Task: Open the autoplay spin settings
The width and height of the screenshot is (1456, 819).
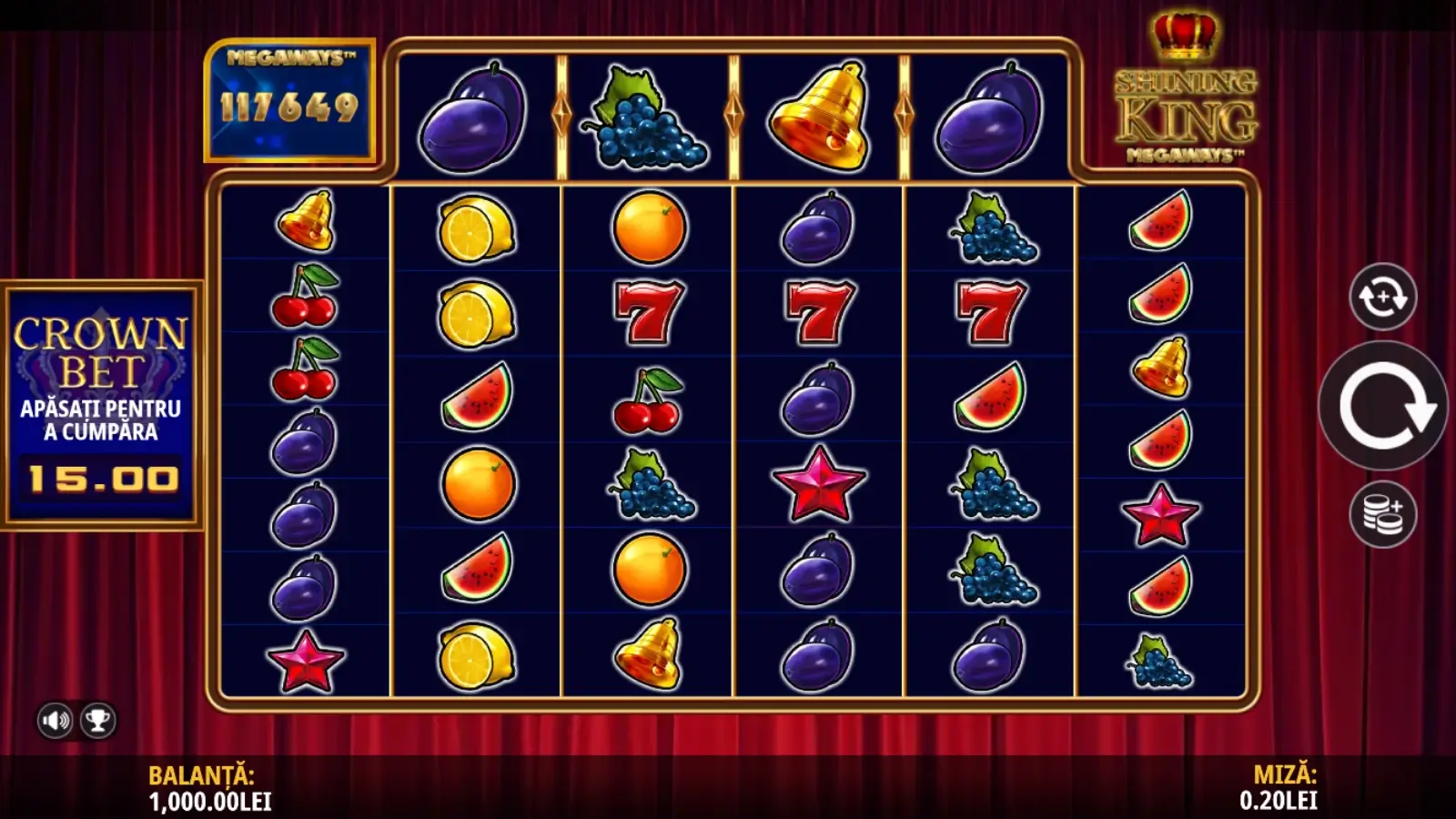Action: (1382, 296)
